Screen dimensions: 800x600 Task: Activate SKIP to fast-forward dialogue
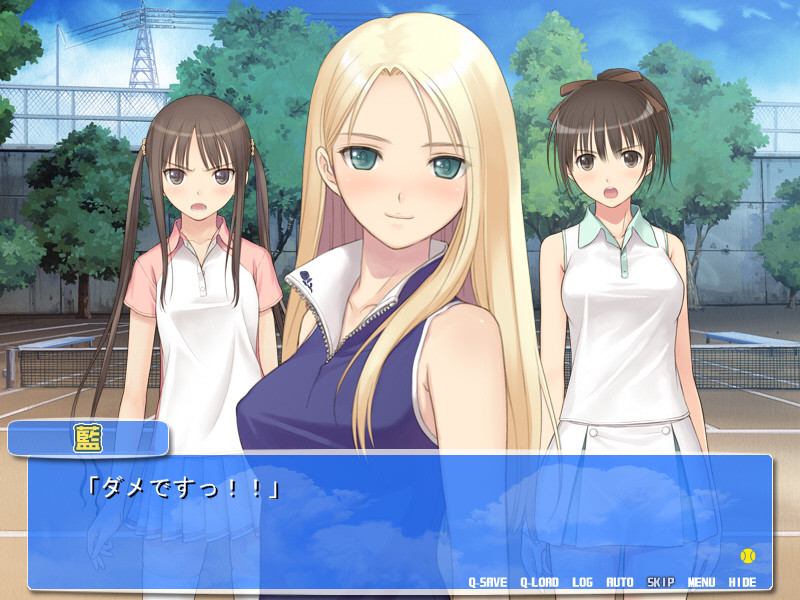(660, 581)
